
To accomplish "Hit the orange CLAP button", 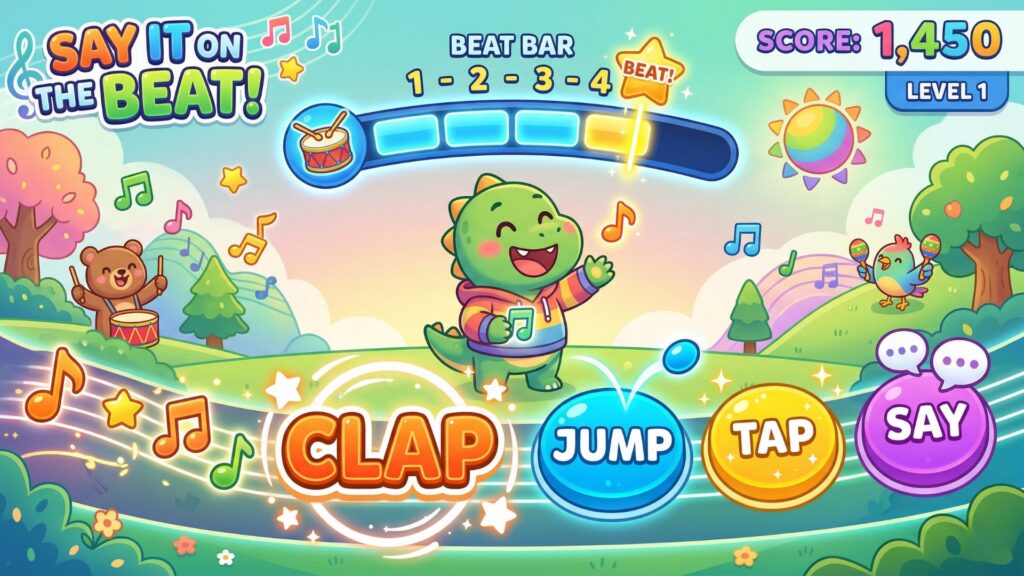I will pyautogui.click(x=393, y=446).
